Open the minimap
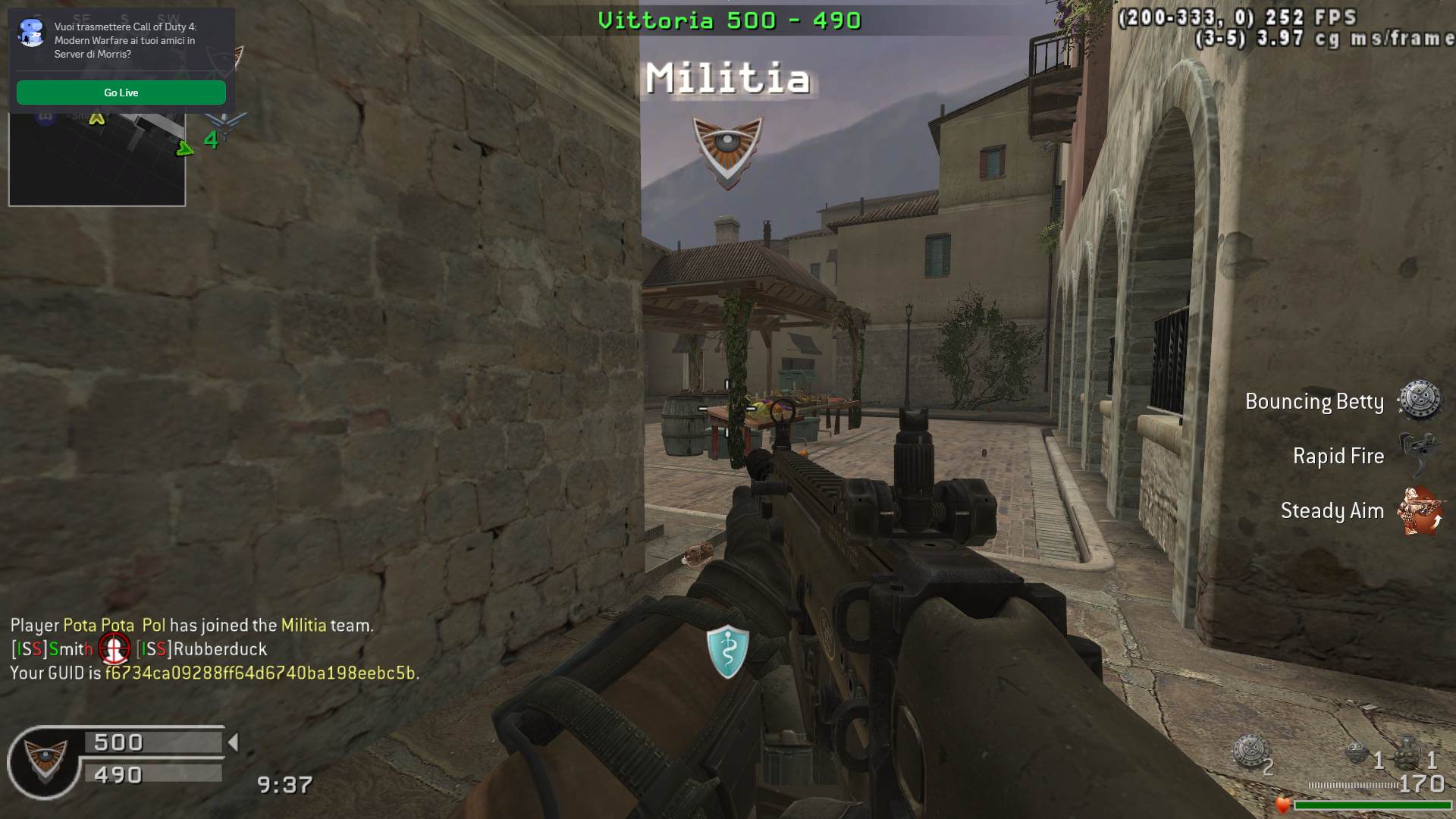The height and width of the screenshot is (819, 1456). click(x=97, y=159)
